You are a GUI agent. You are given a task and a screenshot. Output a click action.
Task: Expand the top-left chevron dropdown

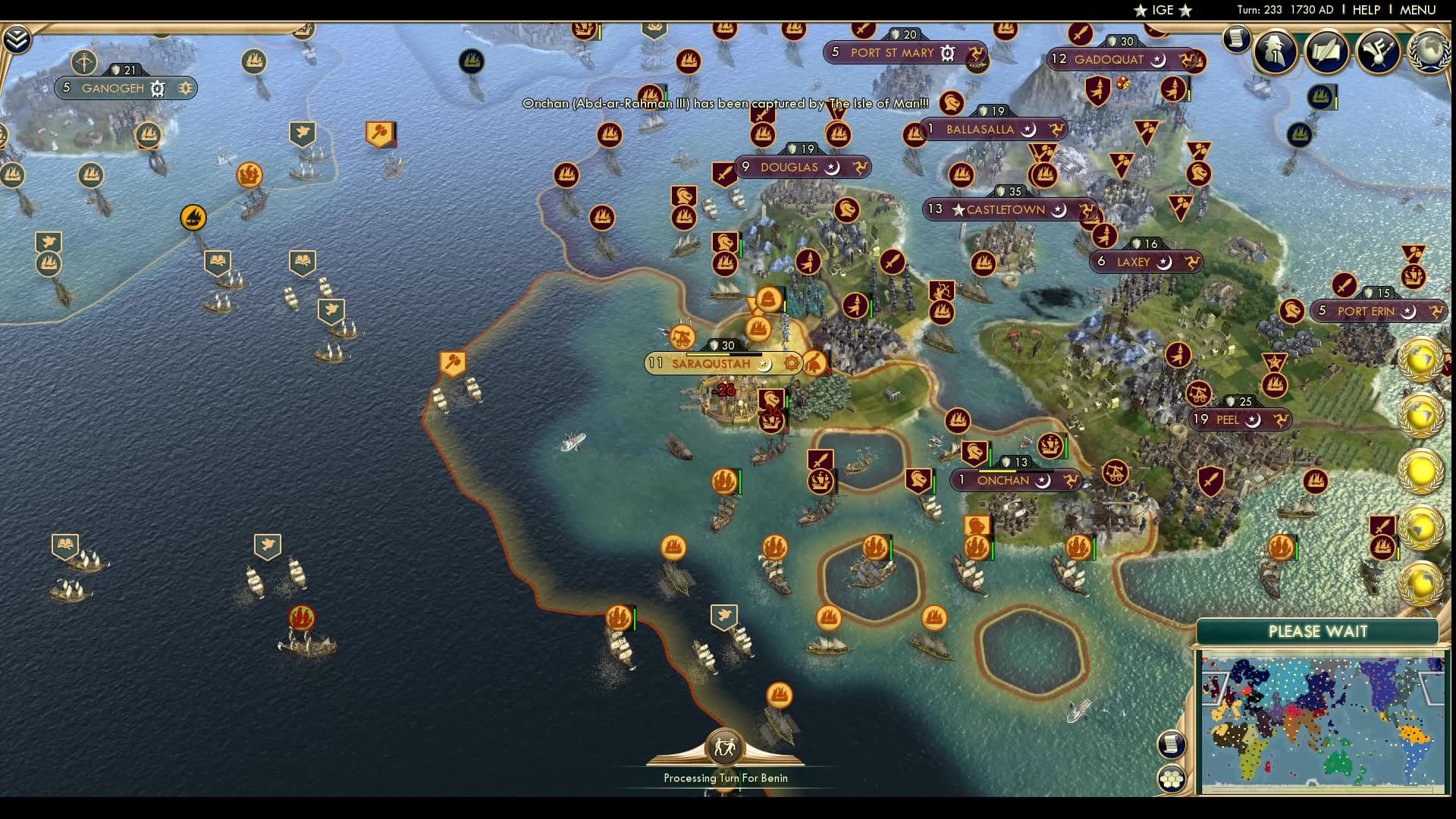click(x=17, y=39)
